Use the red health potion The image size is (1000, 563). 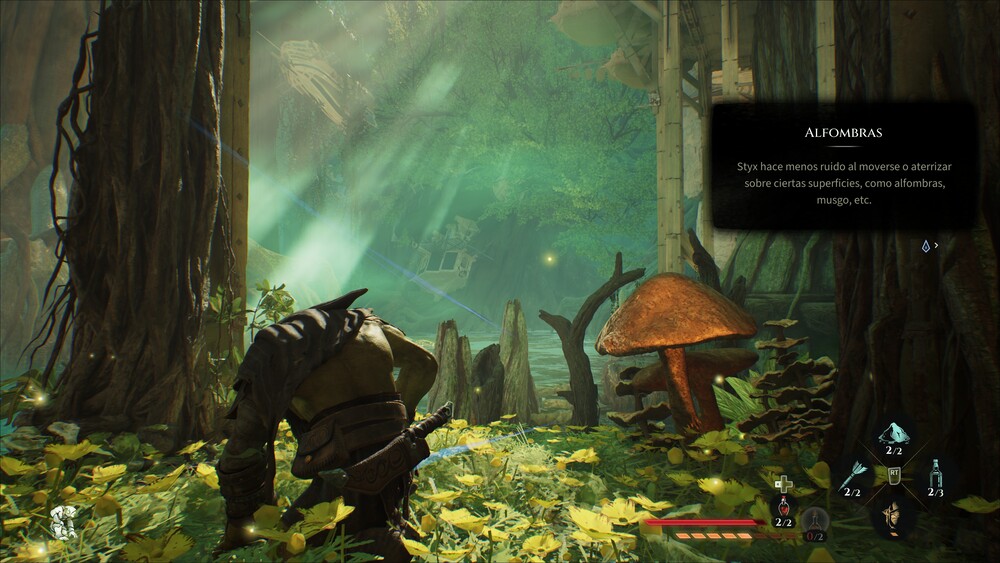point(783,506)
